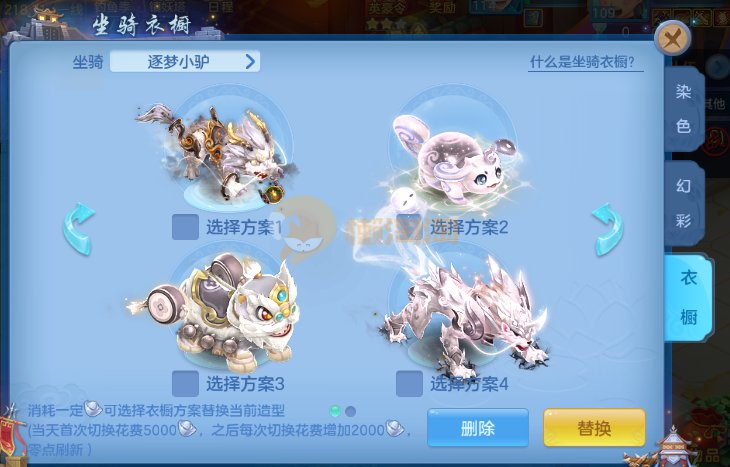Close the mount wardrobe panel

click(x=673, y=39)
